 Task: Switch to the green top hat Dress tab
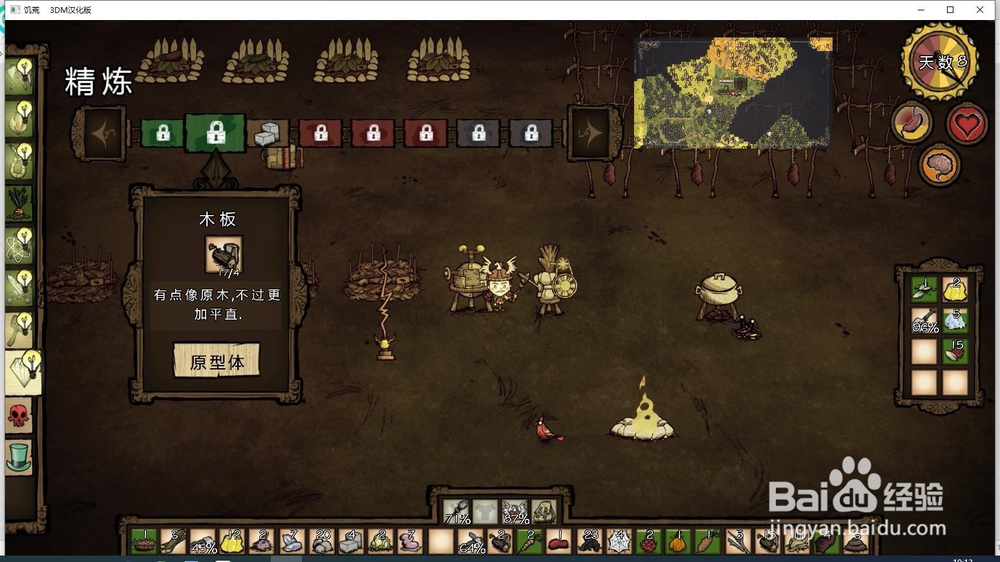pos(19,457)
